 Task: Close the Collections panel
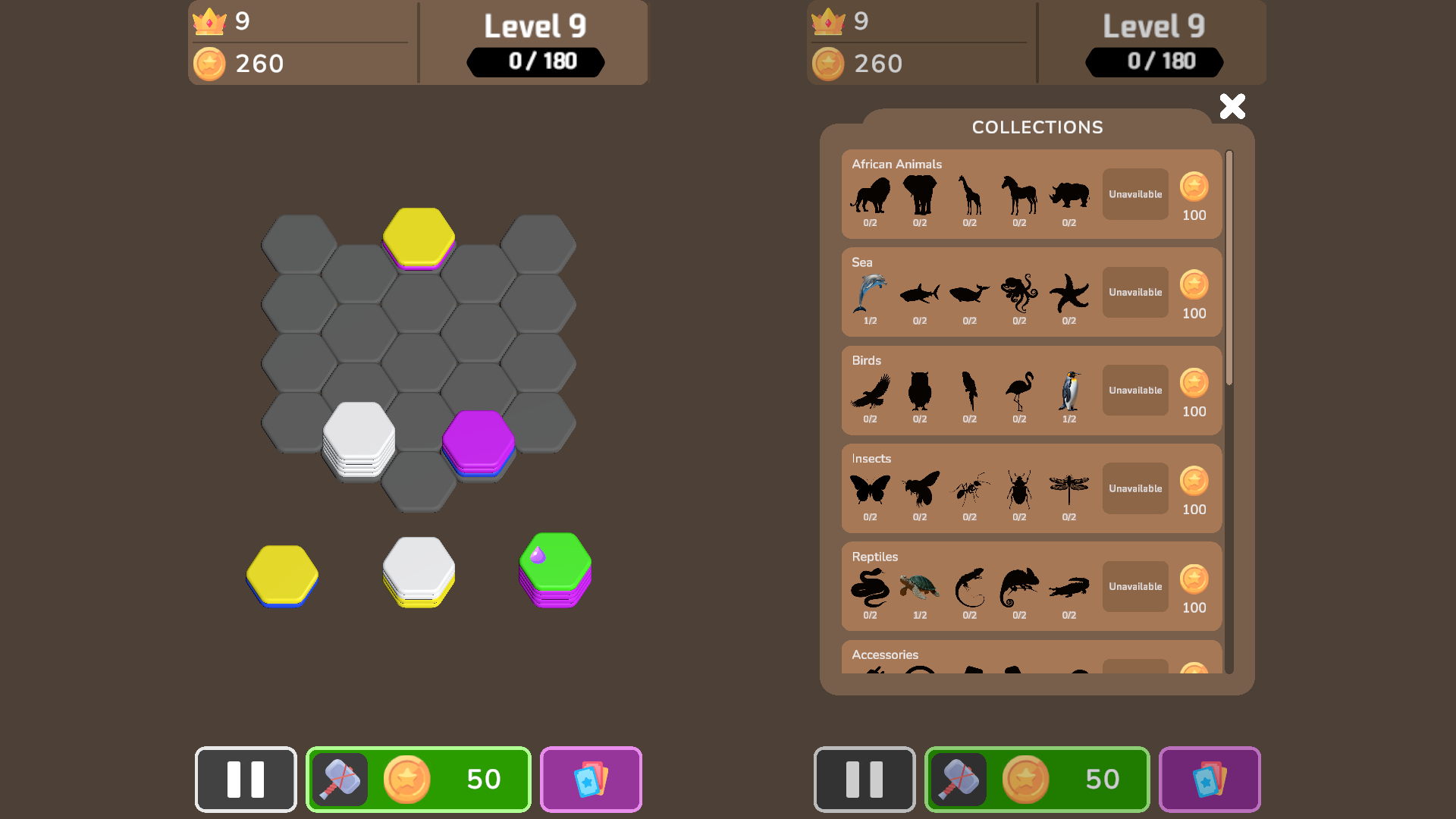(1232, 106)
